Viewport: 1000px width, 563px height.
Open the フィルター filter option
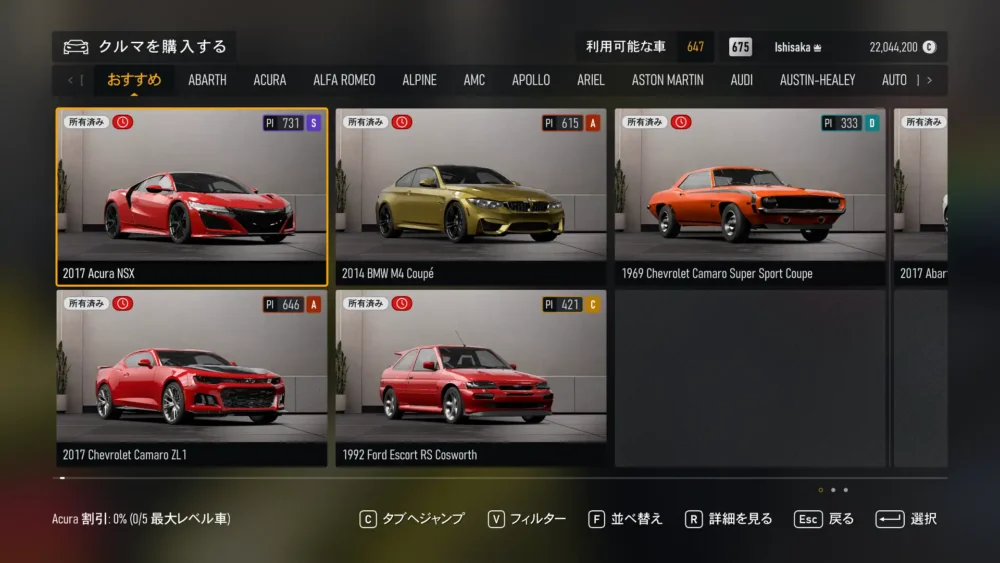pos(527,519)
